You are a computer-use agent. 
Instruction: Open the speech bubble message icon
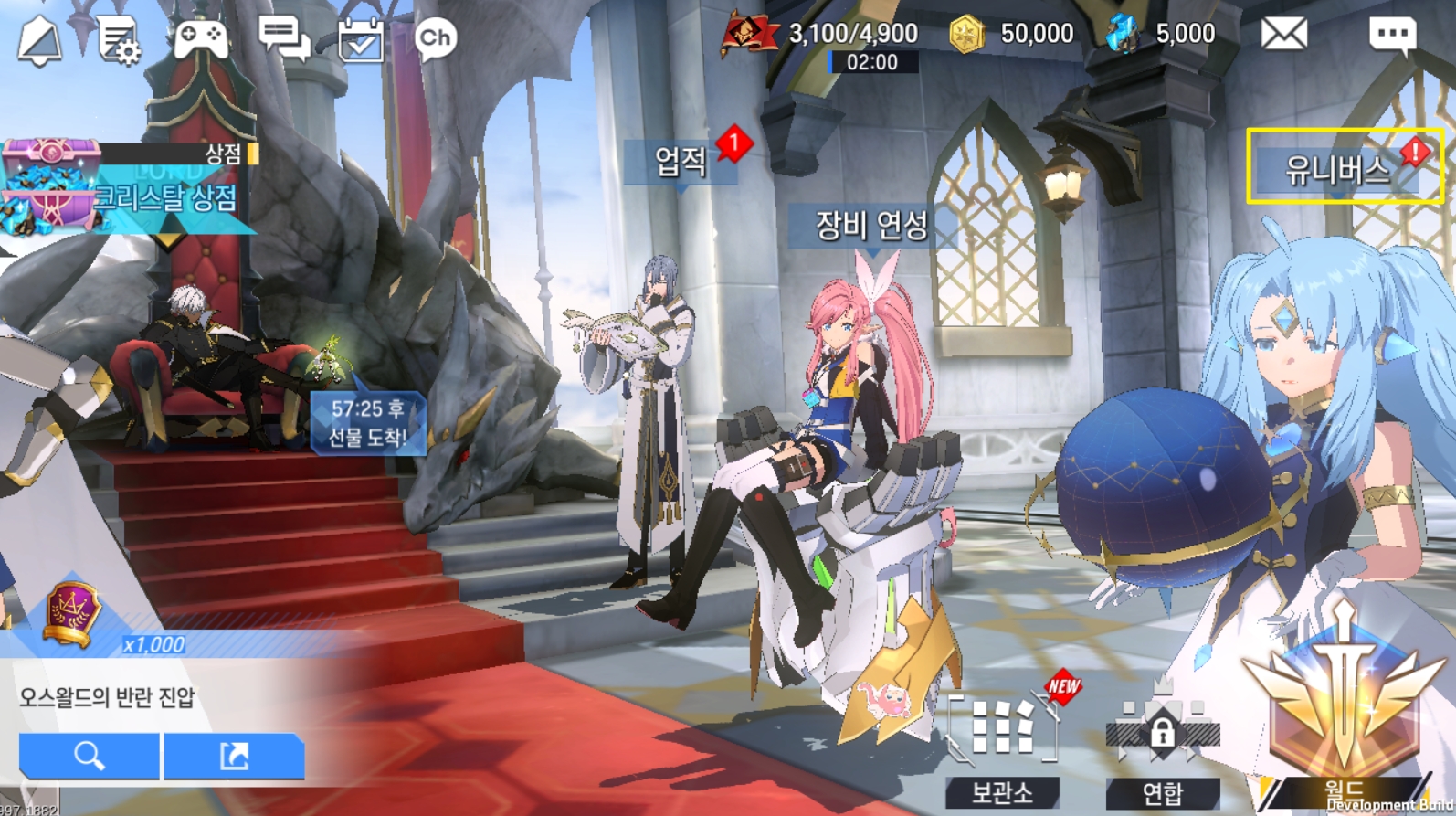1392,36
